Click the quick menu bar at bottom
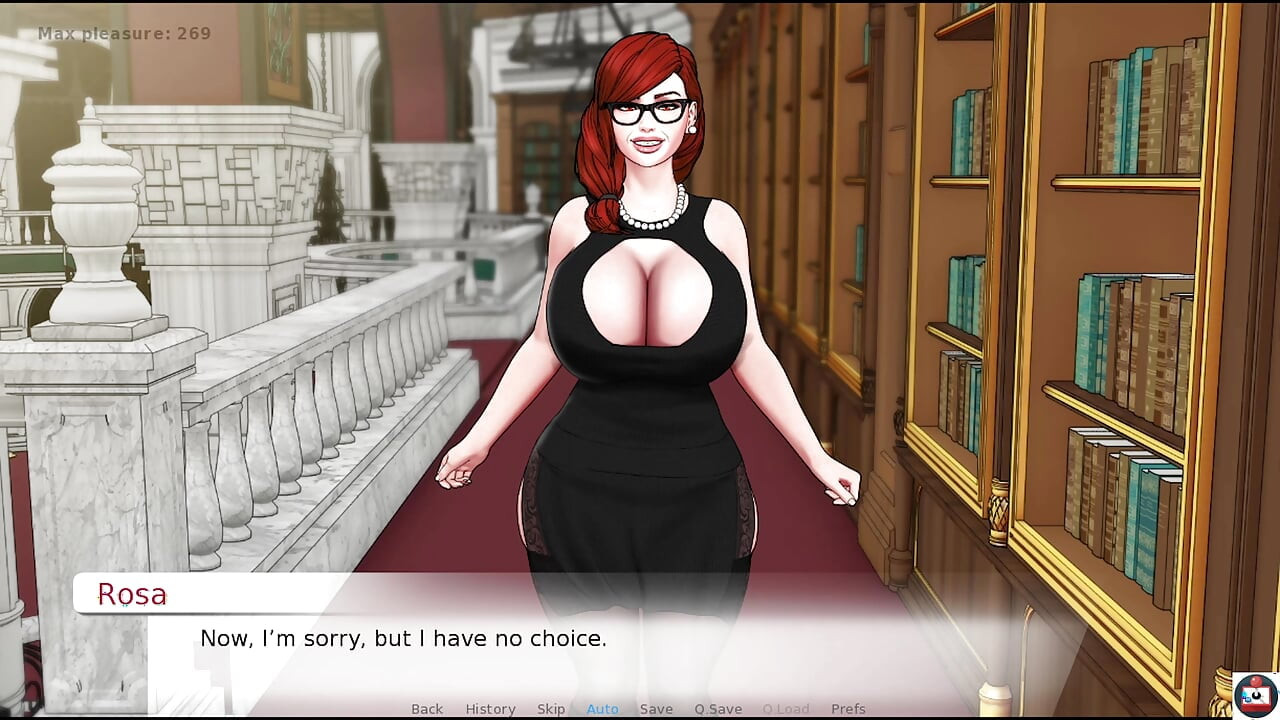This screenshot has height=720, width=1280. 640,708
